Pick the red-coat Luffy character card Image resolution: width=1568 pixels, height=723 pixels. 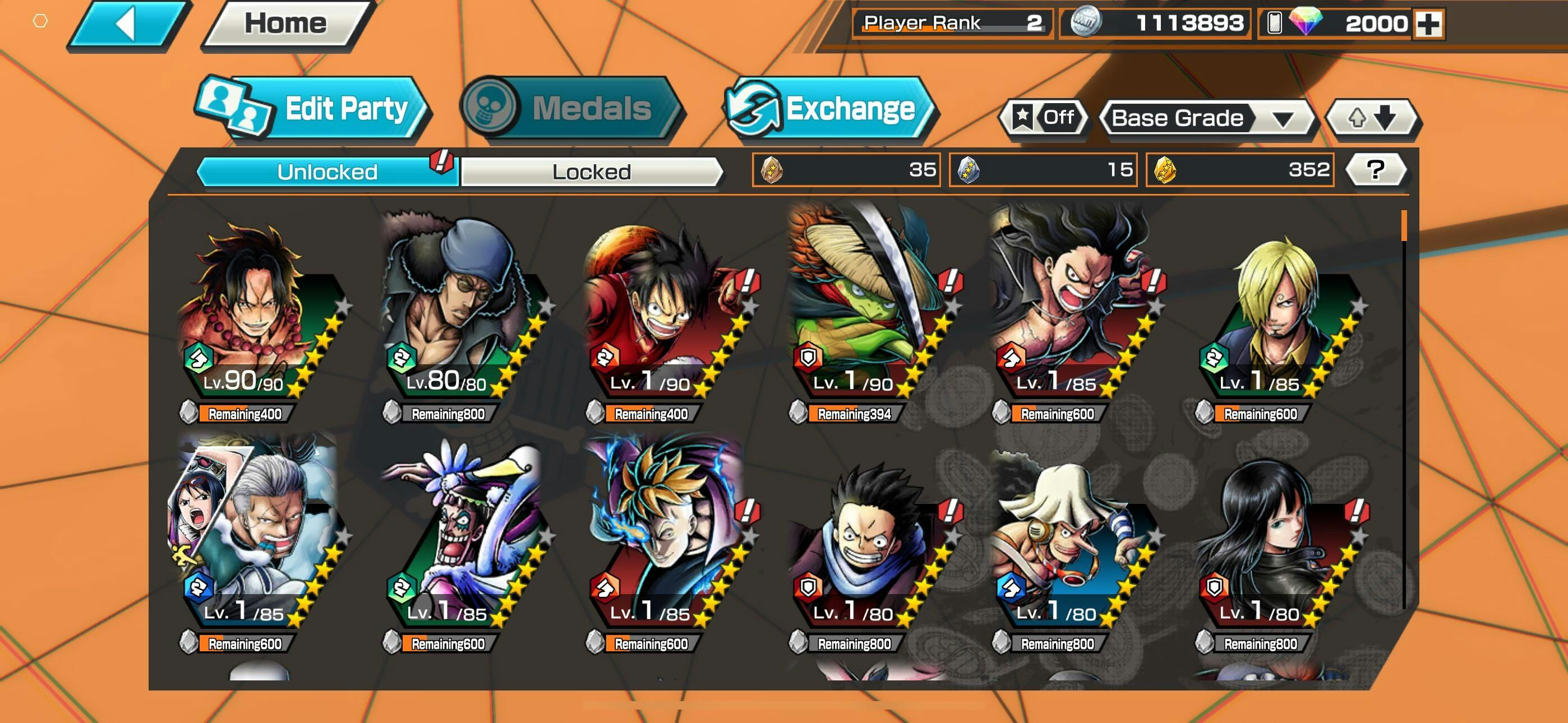(x=663, y=317)
